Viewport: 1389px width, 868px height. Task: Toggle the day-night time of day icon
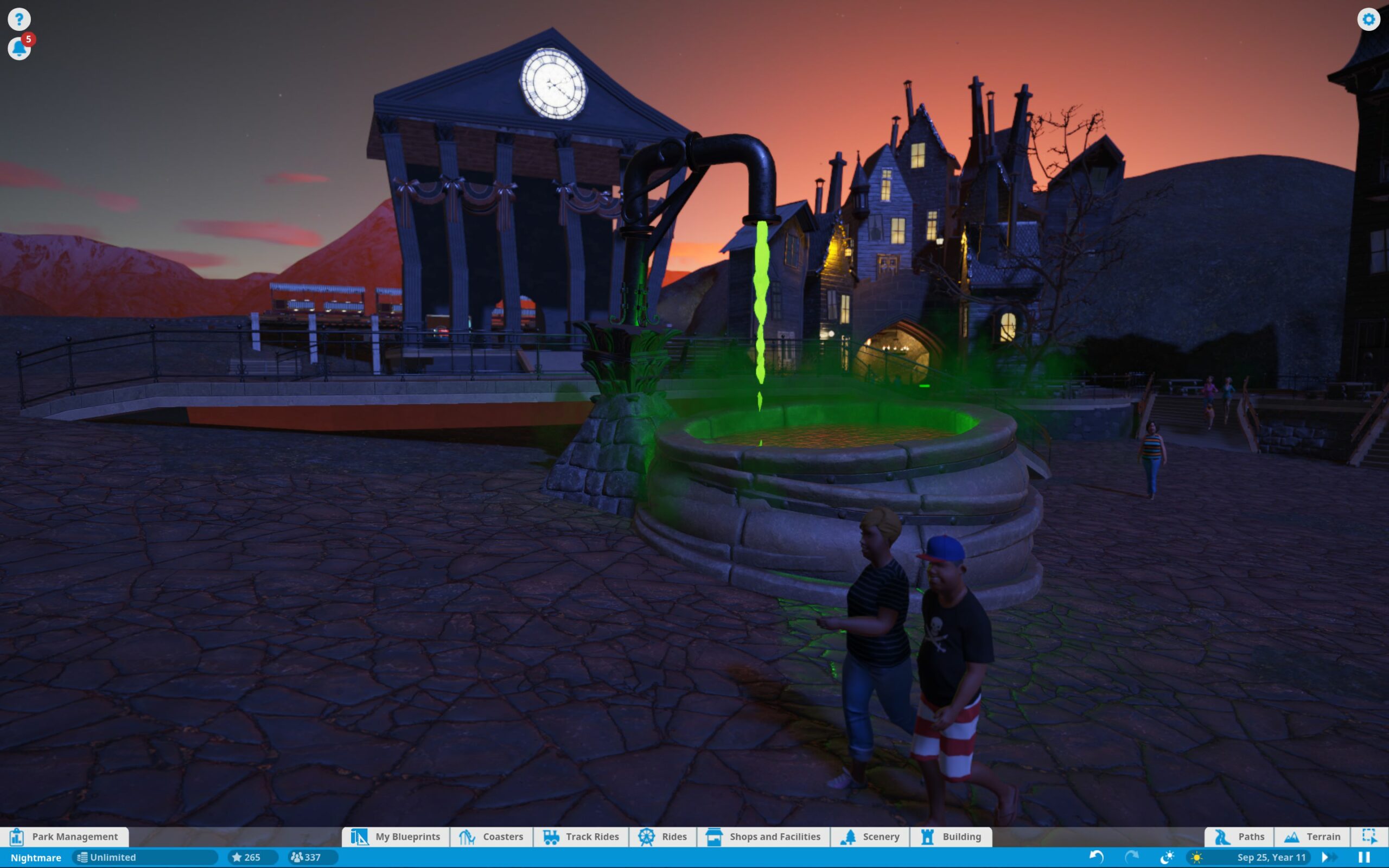click(x=1168, y=857)
